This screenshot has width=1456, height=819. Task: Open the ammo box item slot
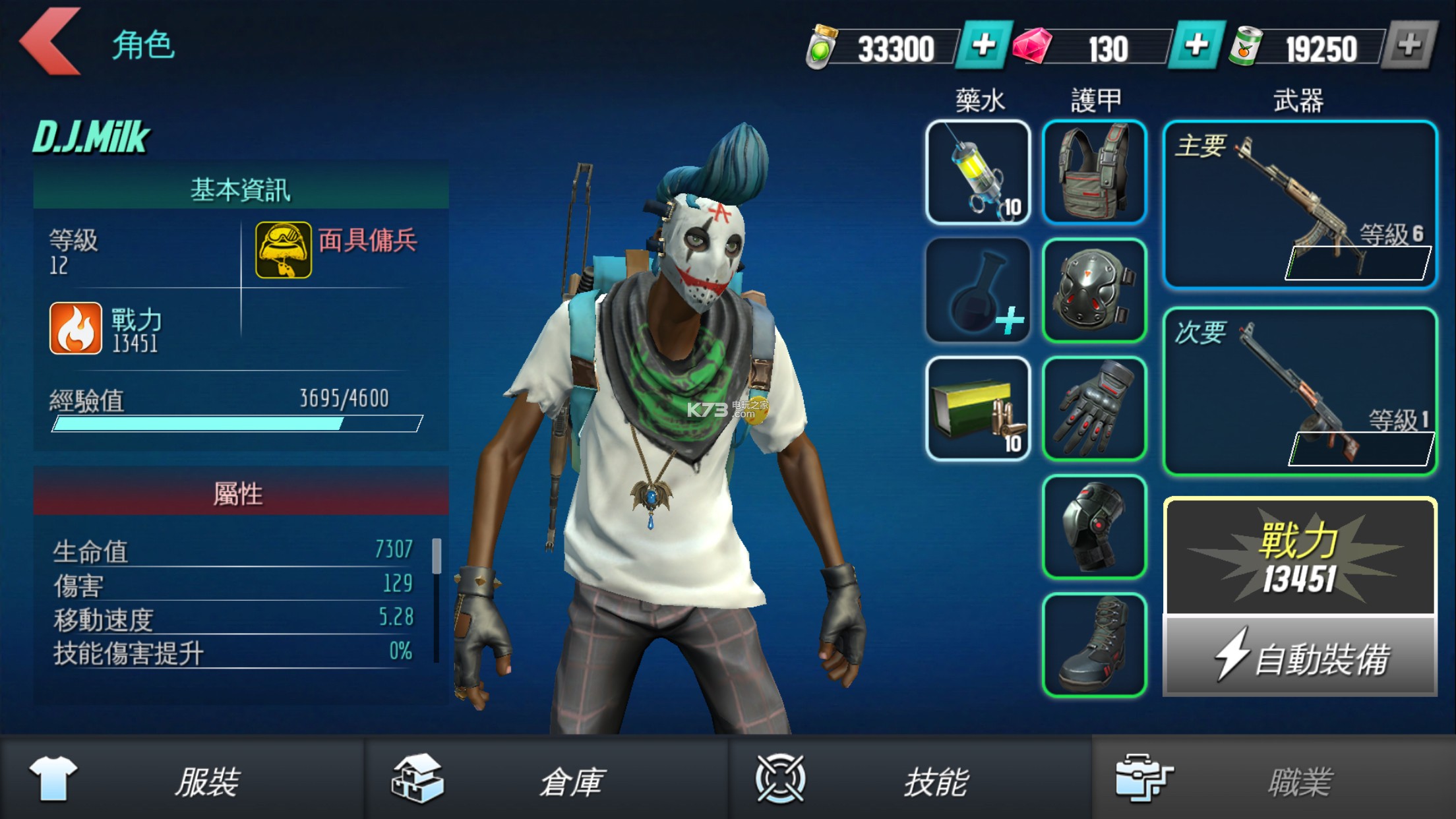pyautogui.click(x=977, y=409)
